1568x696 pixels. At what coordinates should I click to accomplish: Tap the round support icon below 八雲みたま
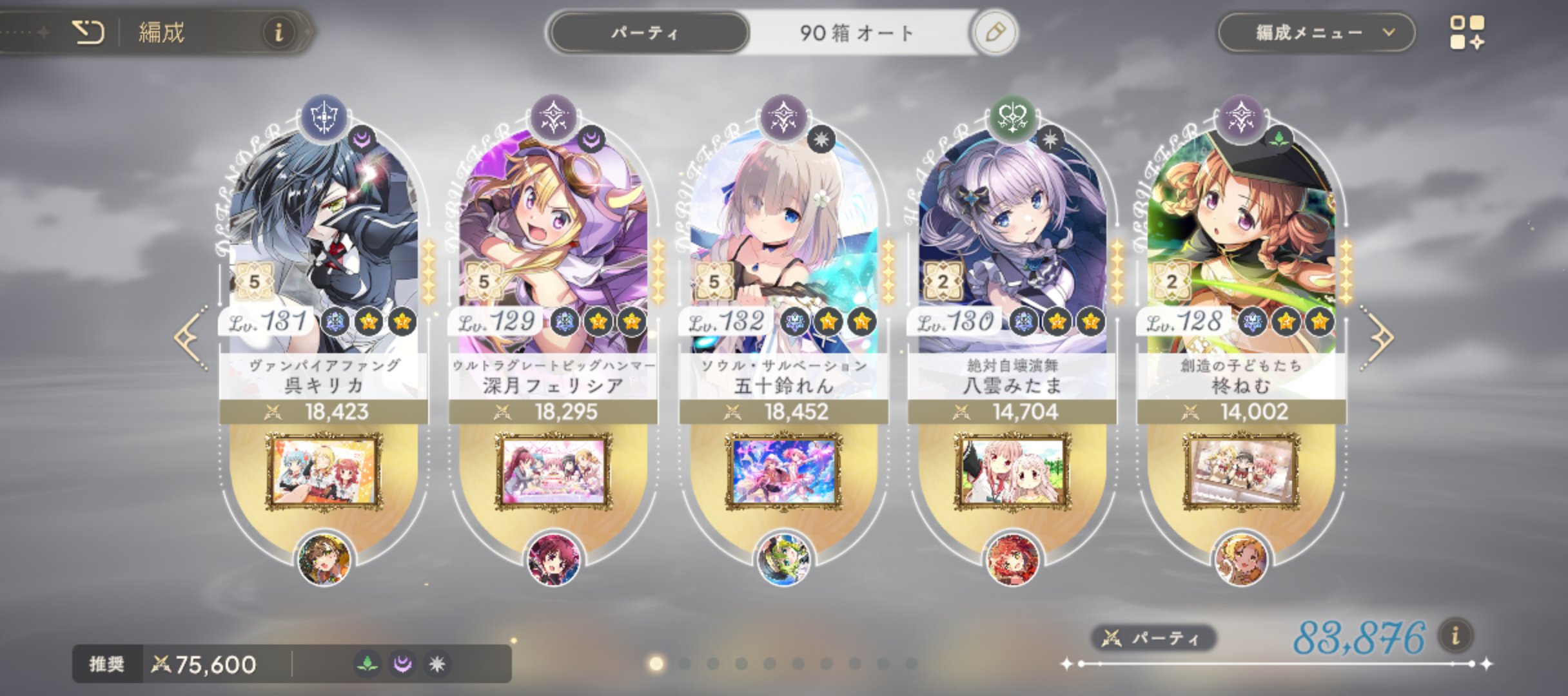[x=1012, y=559]
